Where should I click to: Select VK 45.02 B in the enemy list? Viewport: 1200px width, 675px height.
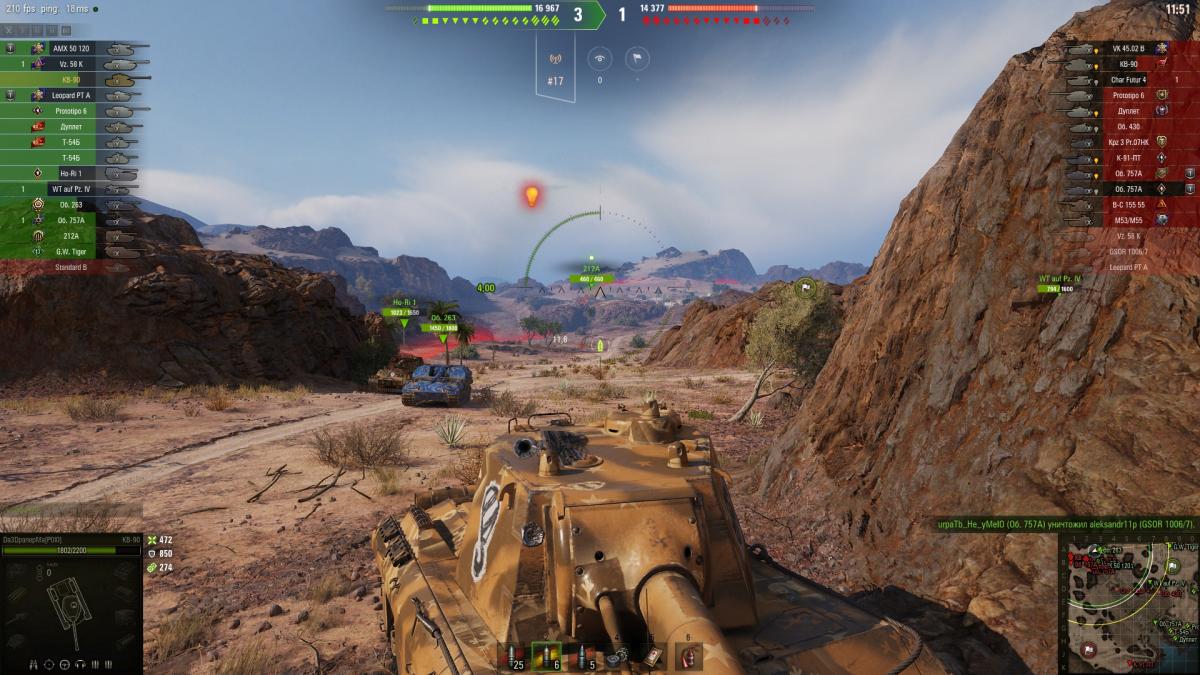click(1127, 48)
